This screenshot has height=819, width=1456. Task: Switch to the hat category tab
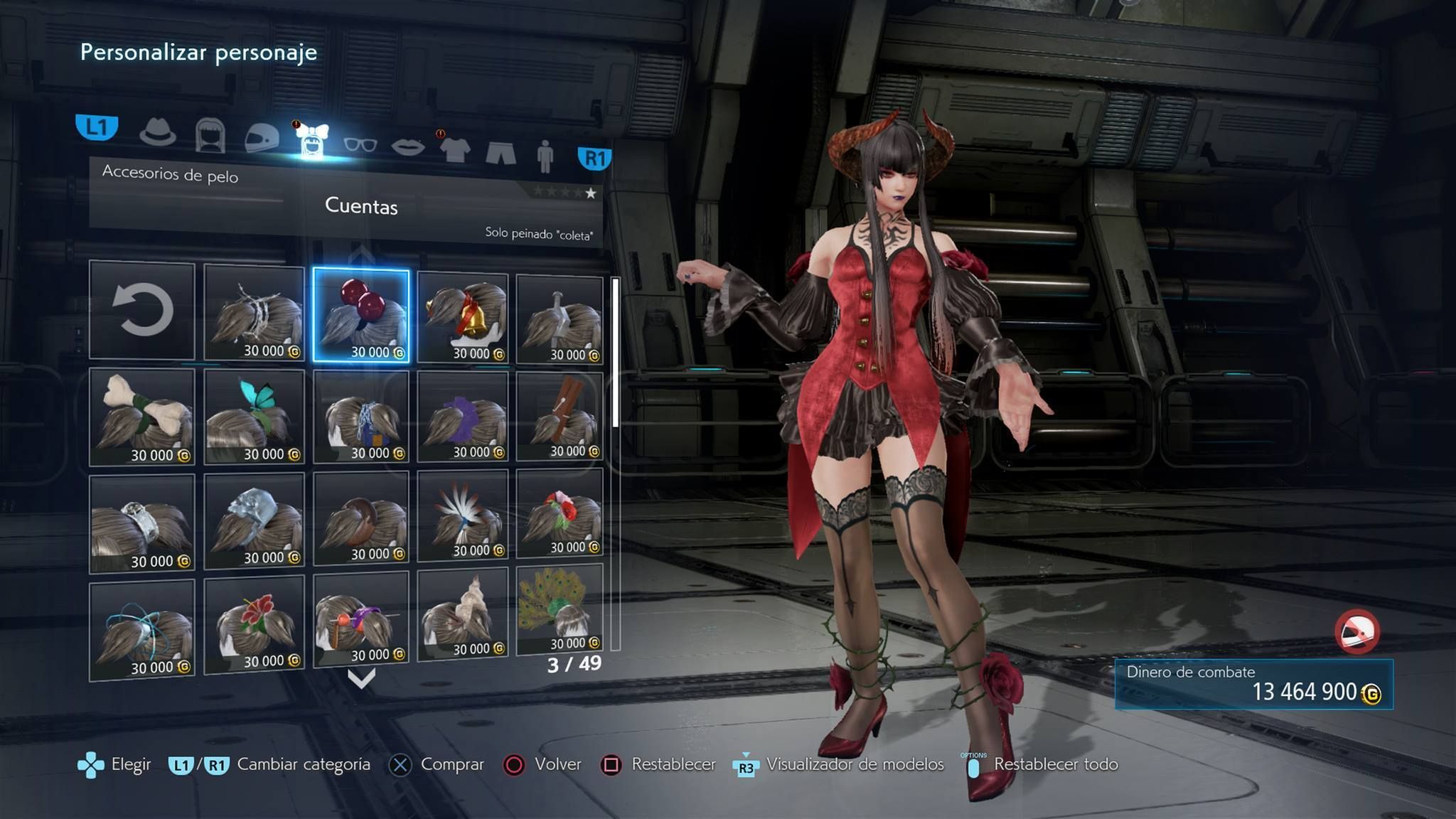(157, 132)
